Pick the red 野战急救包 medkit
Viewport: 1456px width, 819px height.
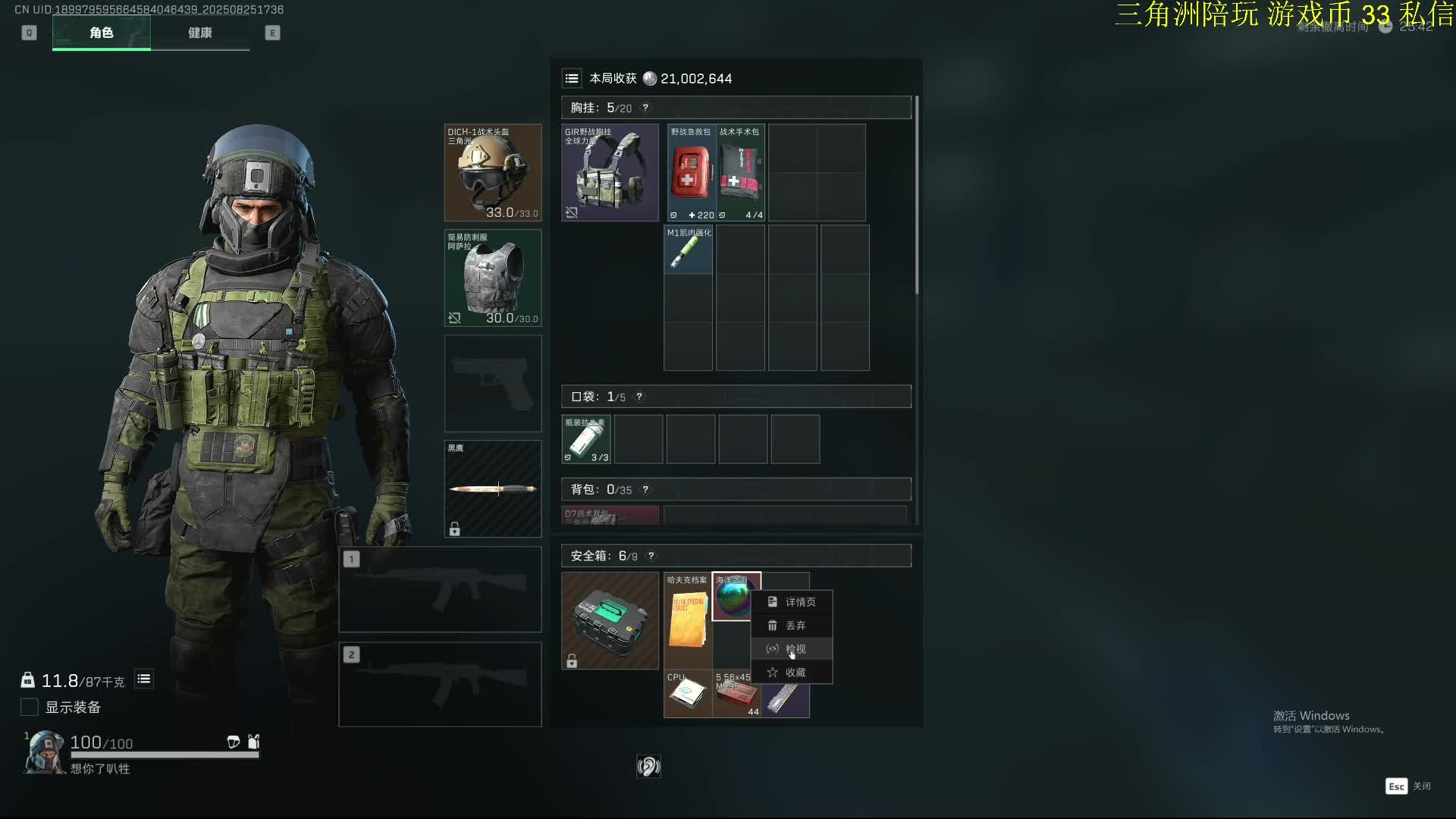(x=691, y=173)
